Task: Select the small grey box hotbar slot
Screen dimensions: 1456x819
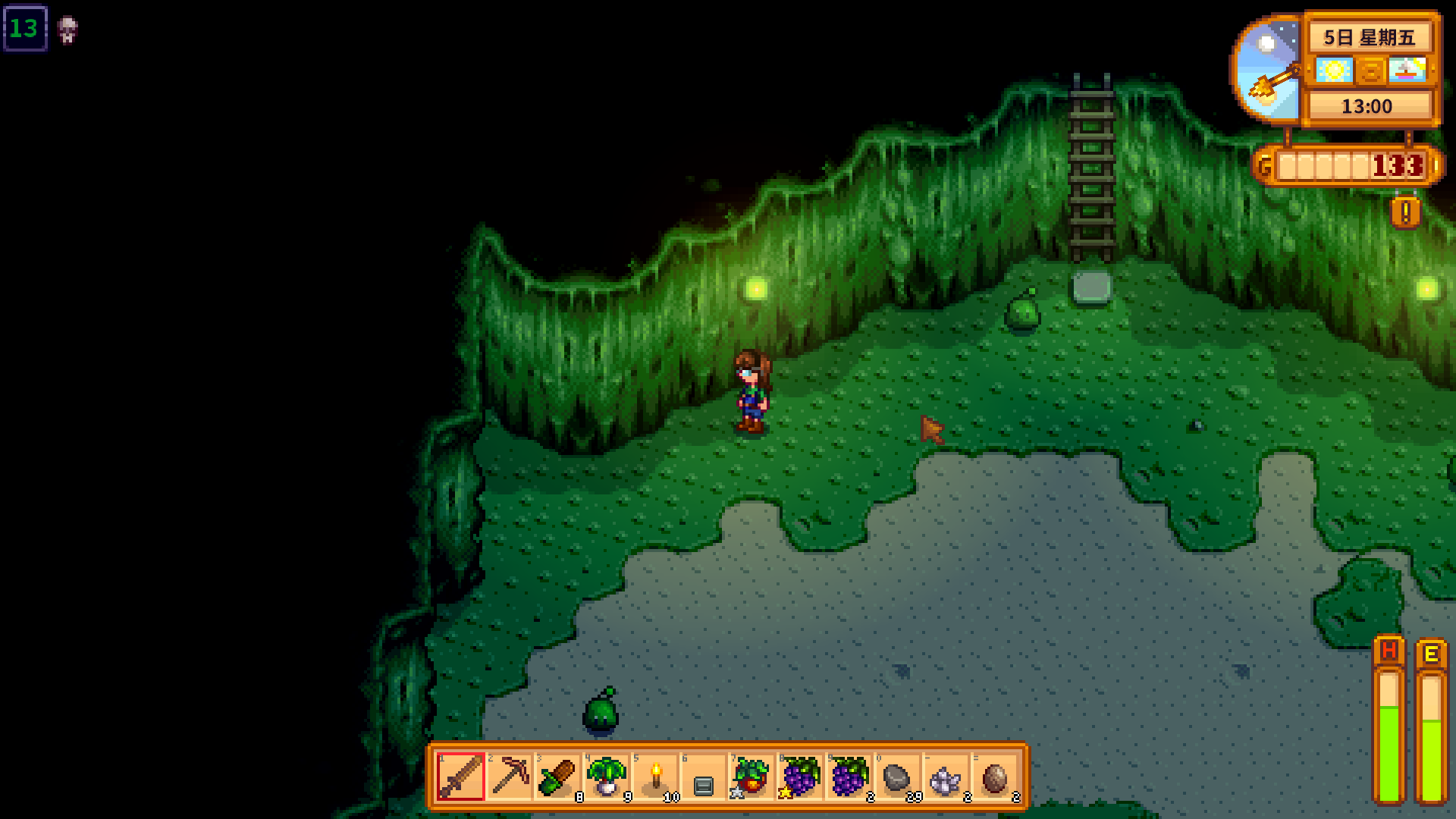Action: (x=704, y=777)
